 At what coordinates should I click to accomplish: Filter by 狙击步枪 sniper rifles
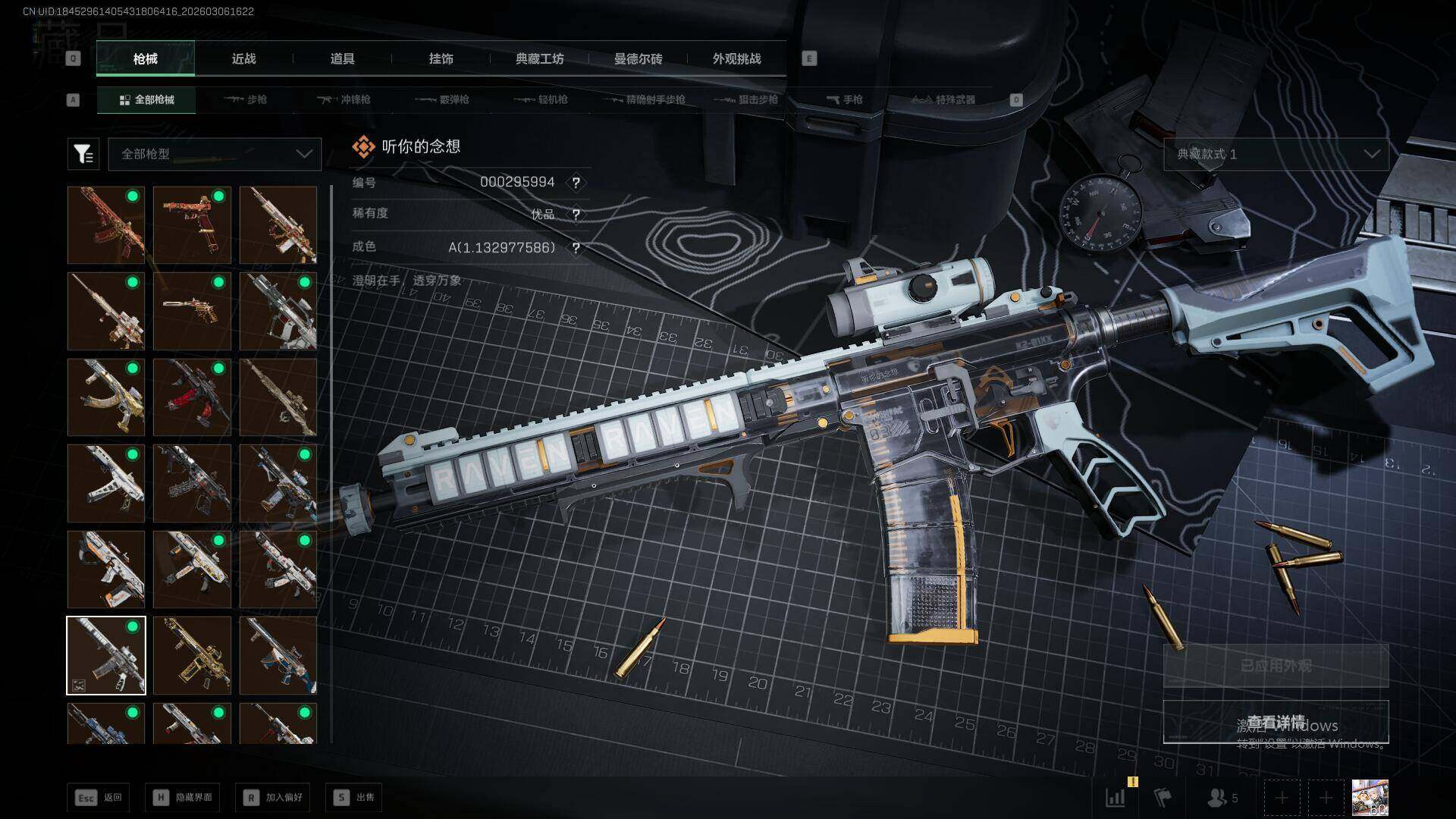(746, 99)
